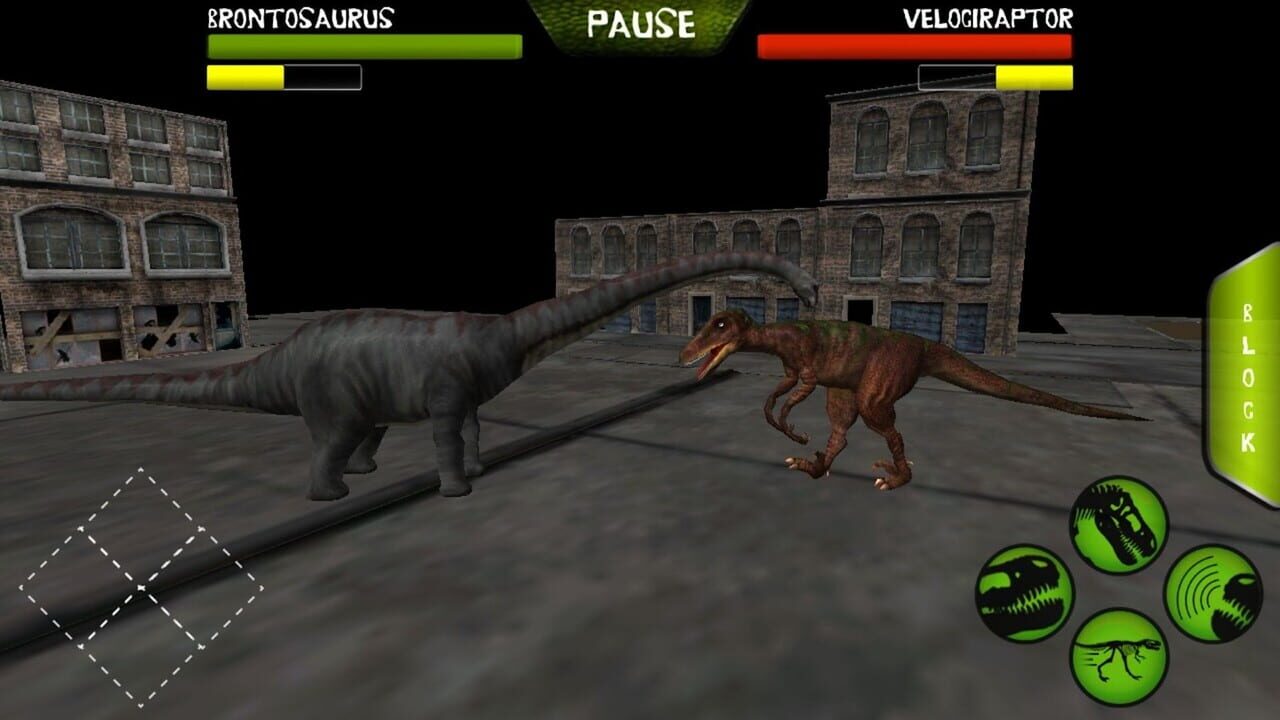Tap the Velociraptor red health bar
This screenshot has width=1280, height=720.
(915, 44)
